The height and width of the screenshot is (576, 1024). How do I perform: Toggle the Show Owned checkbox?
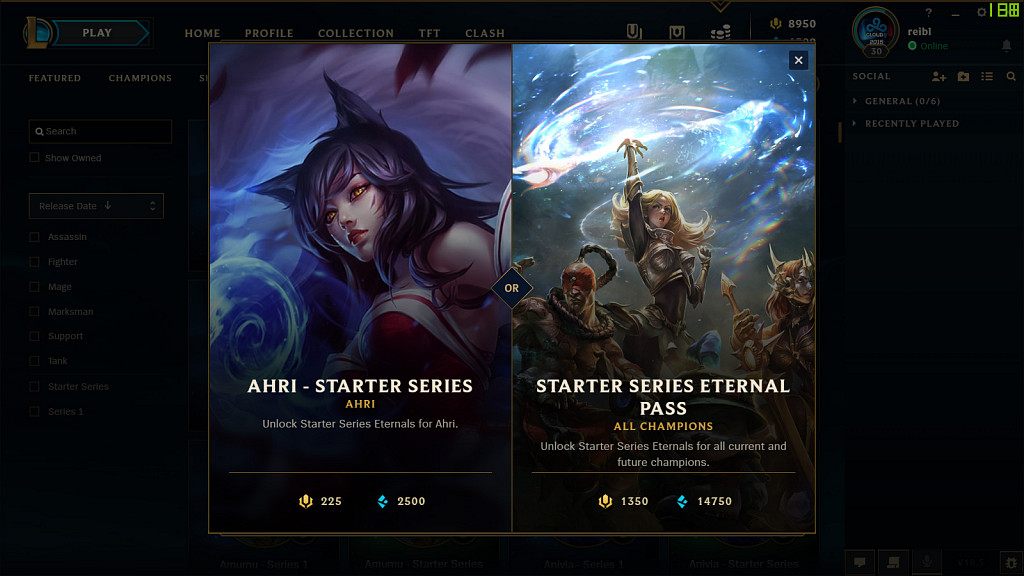point(35,158)
